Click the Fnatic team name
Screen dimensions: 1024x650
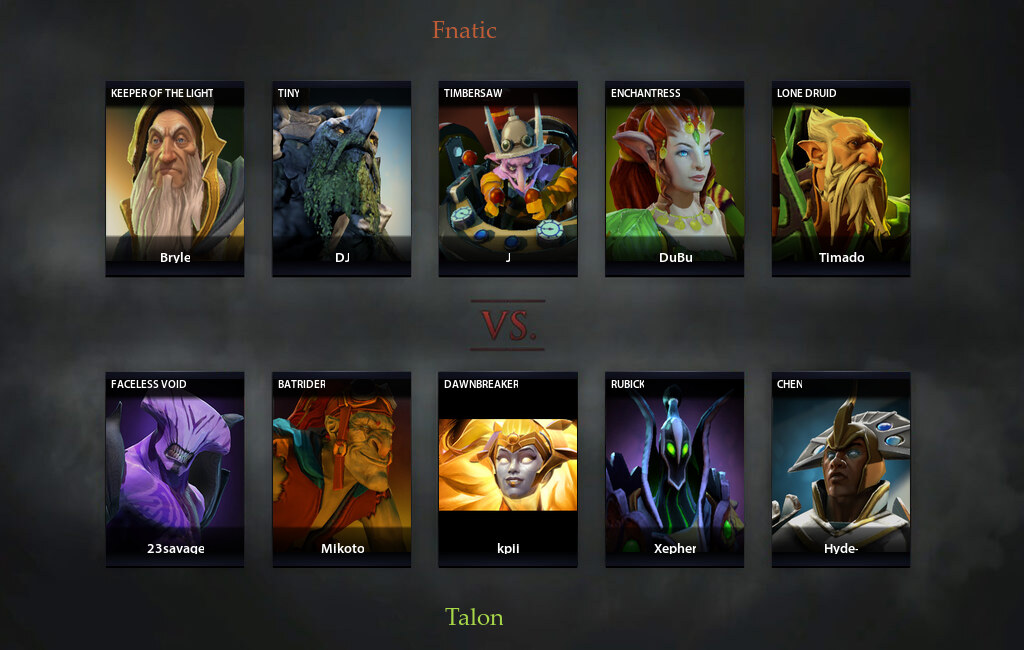464,30
